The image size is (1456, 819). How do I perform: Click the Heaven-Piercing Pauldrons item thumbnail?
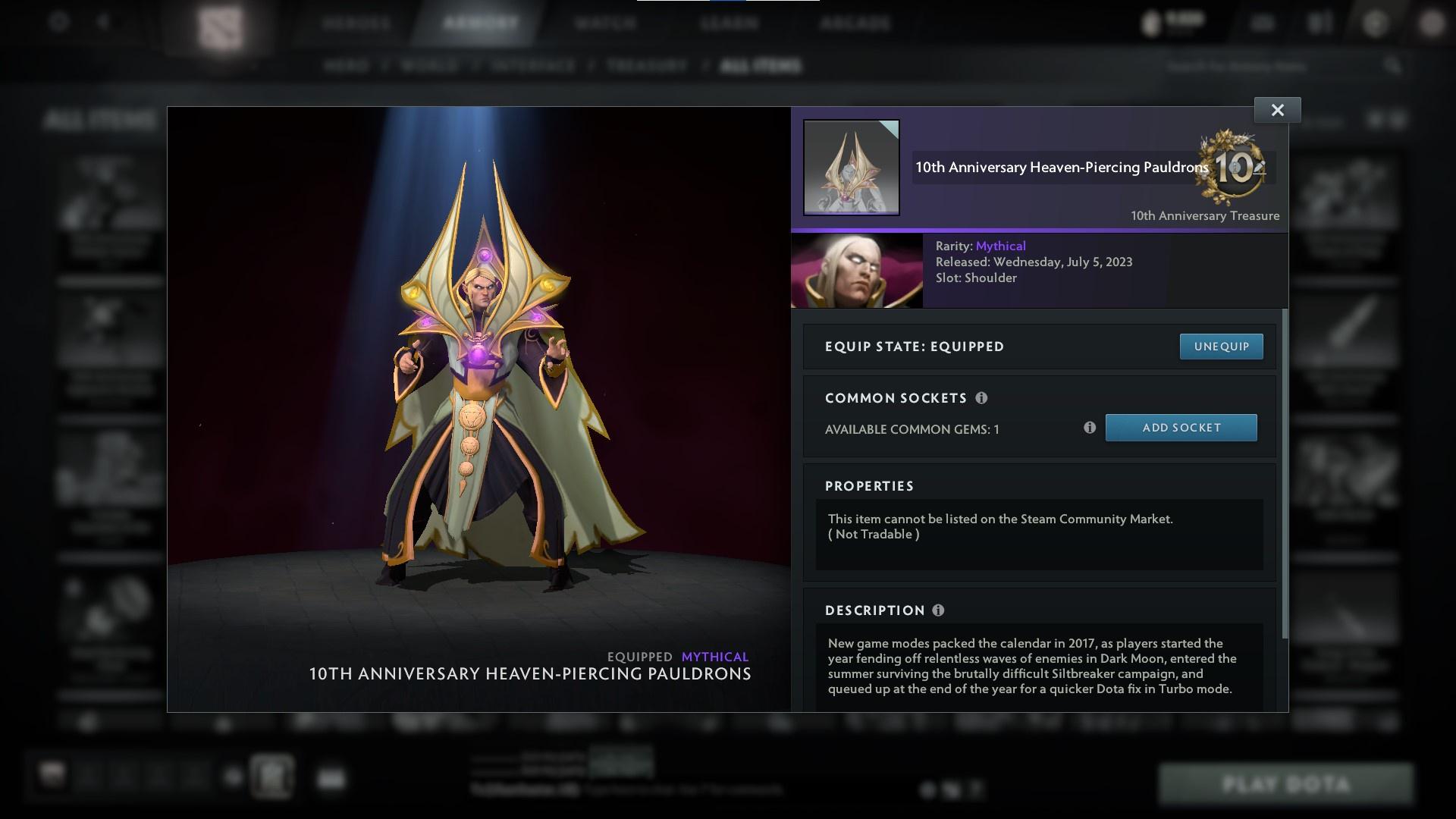[851, 167]
